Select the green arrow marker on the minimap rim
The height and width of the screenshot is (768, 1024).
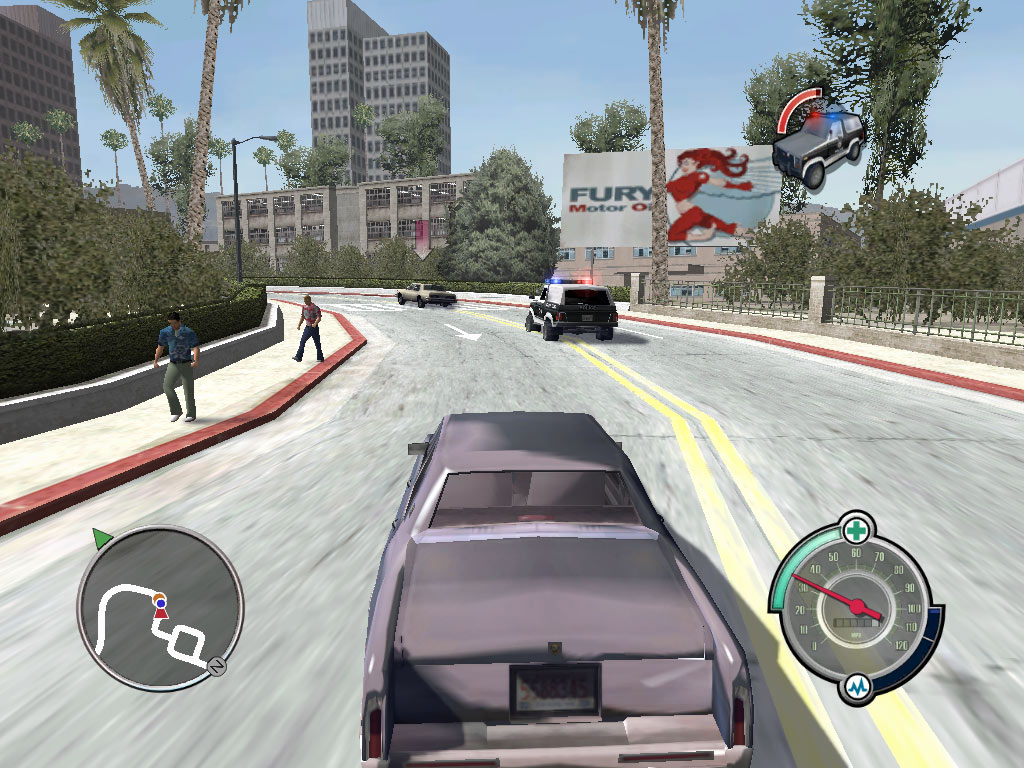coord(101,539)
